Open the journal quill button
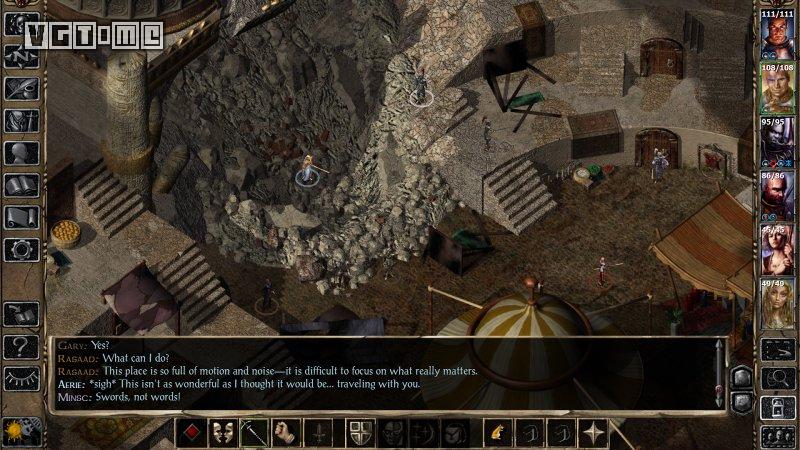This screenshot has width=800, height=450. click(22, 88)
